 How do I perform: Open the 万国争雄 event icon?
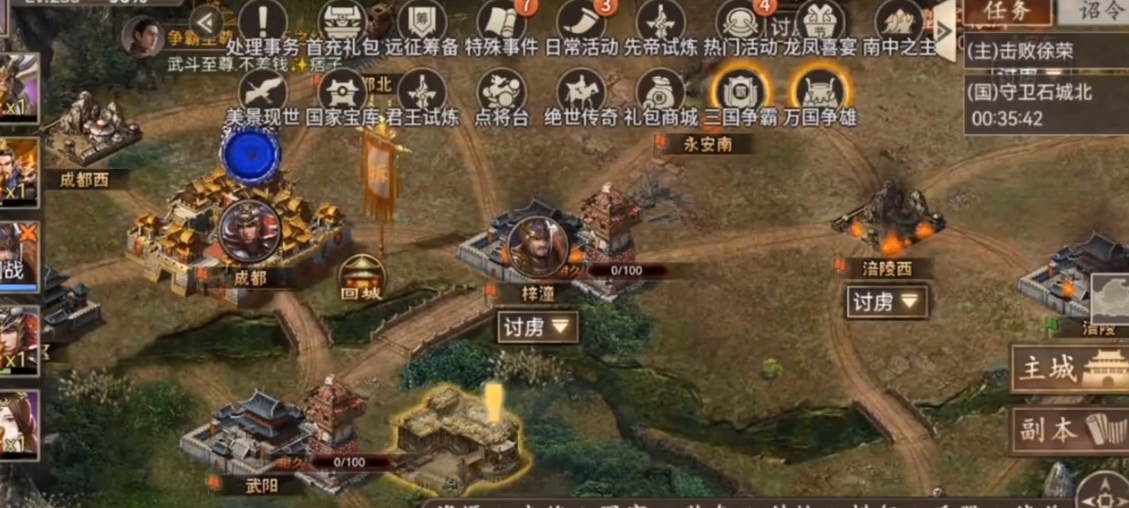point(819,93)
